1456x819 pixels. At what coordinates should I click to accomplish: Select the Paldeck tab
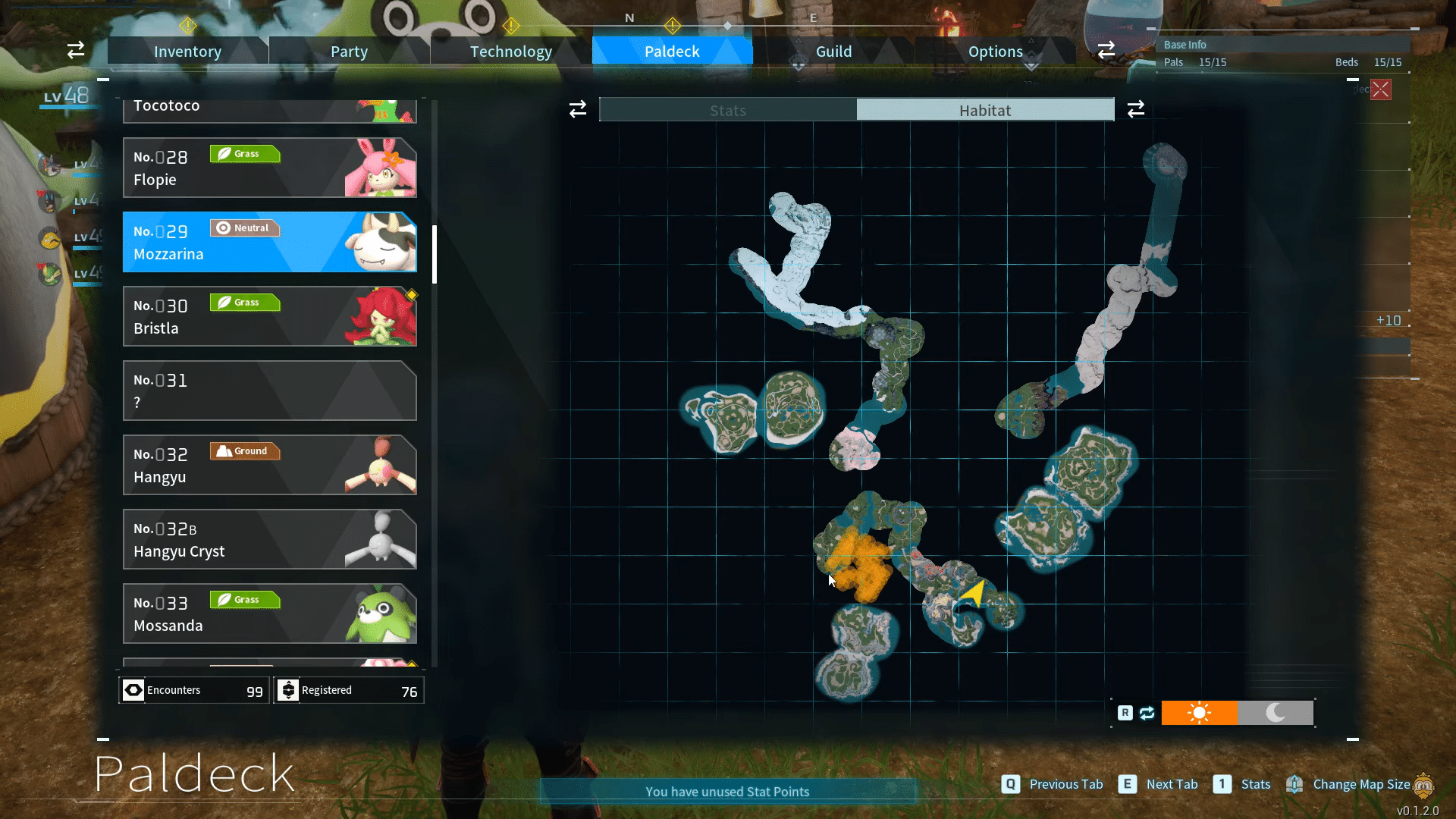tap(672, 52)
